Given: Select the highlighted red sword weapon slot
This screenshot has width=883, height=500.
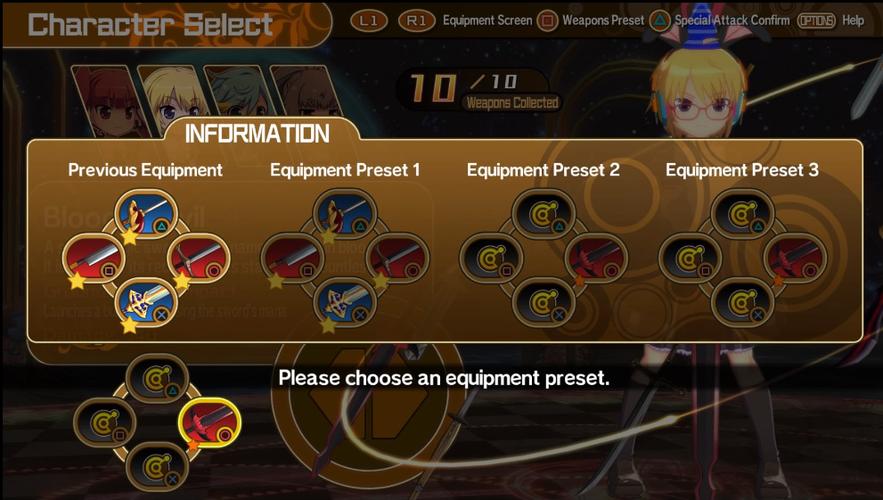Looking at the screenshot, I should (209, 423).
